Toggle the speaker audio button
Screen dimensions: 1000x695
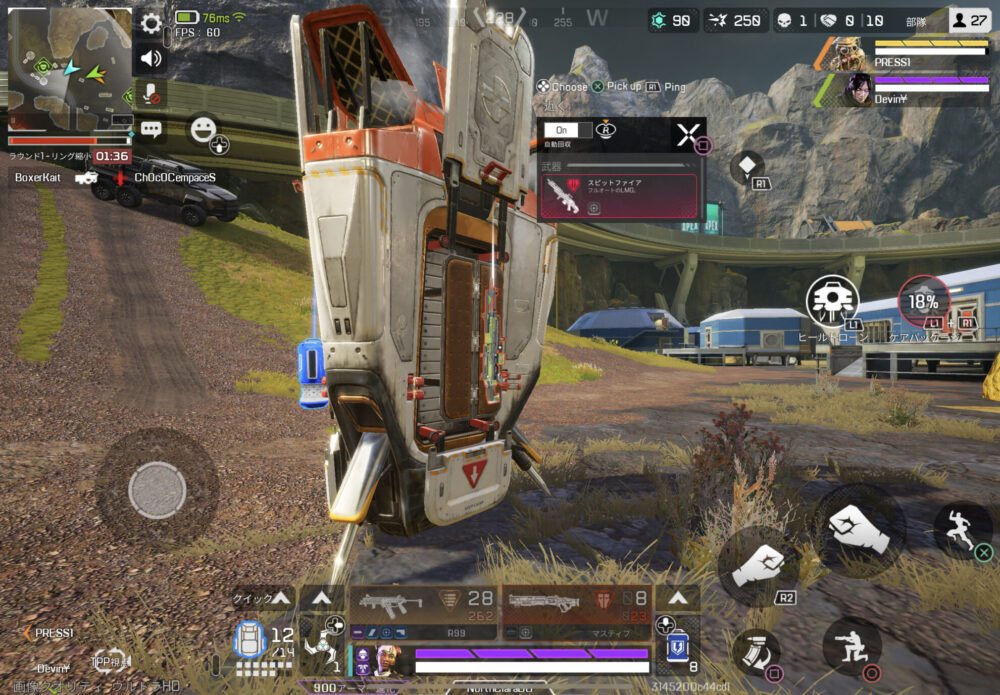coord(151,58)
